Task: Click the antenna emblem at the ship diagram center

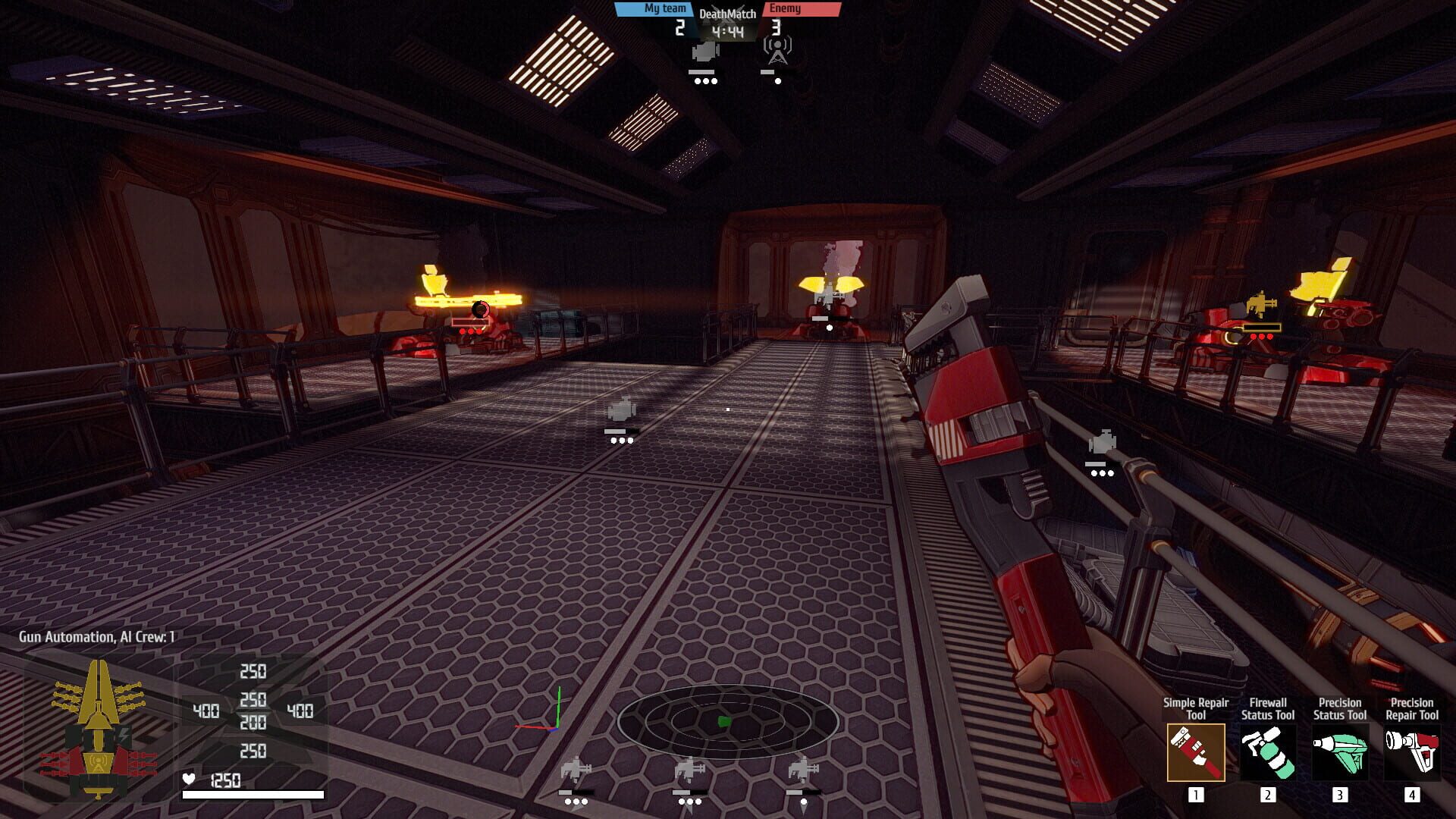Action: pyautogui.click(x=99, y=762)
